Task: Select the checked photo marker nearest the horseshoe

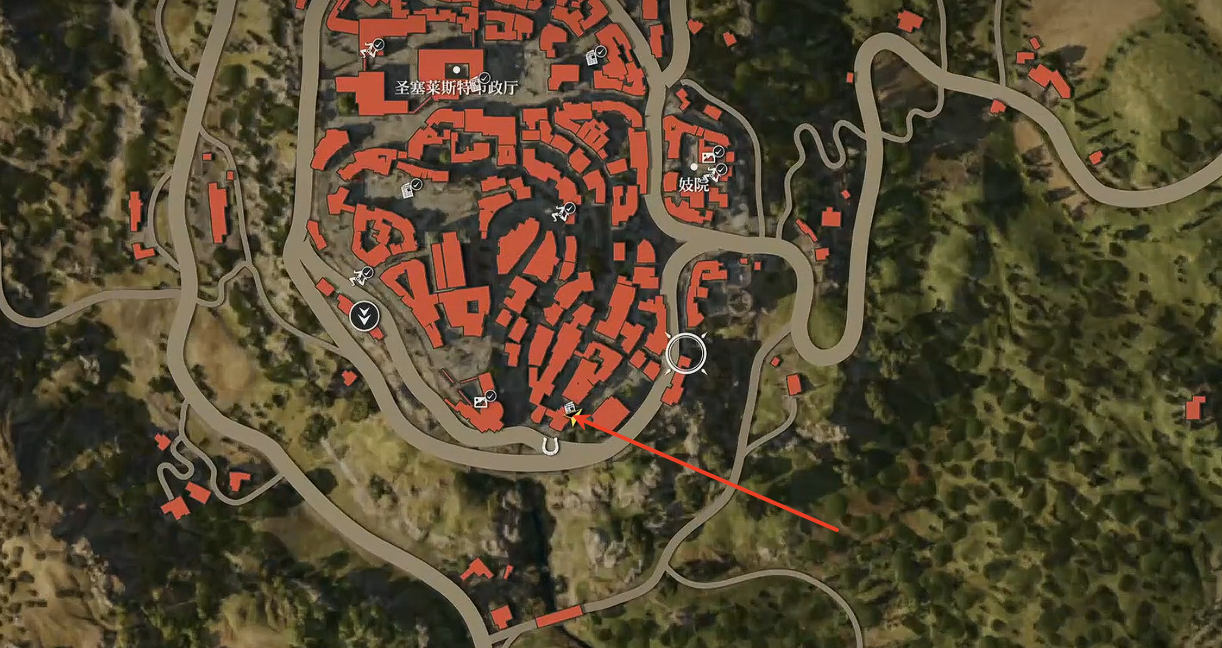Action: [x=481, y=401]
